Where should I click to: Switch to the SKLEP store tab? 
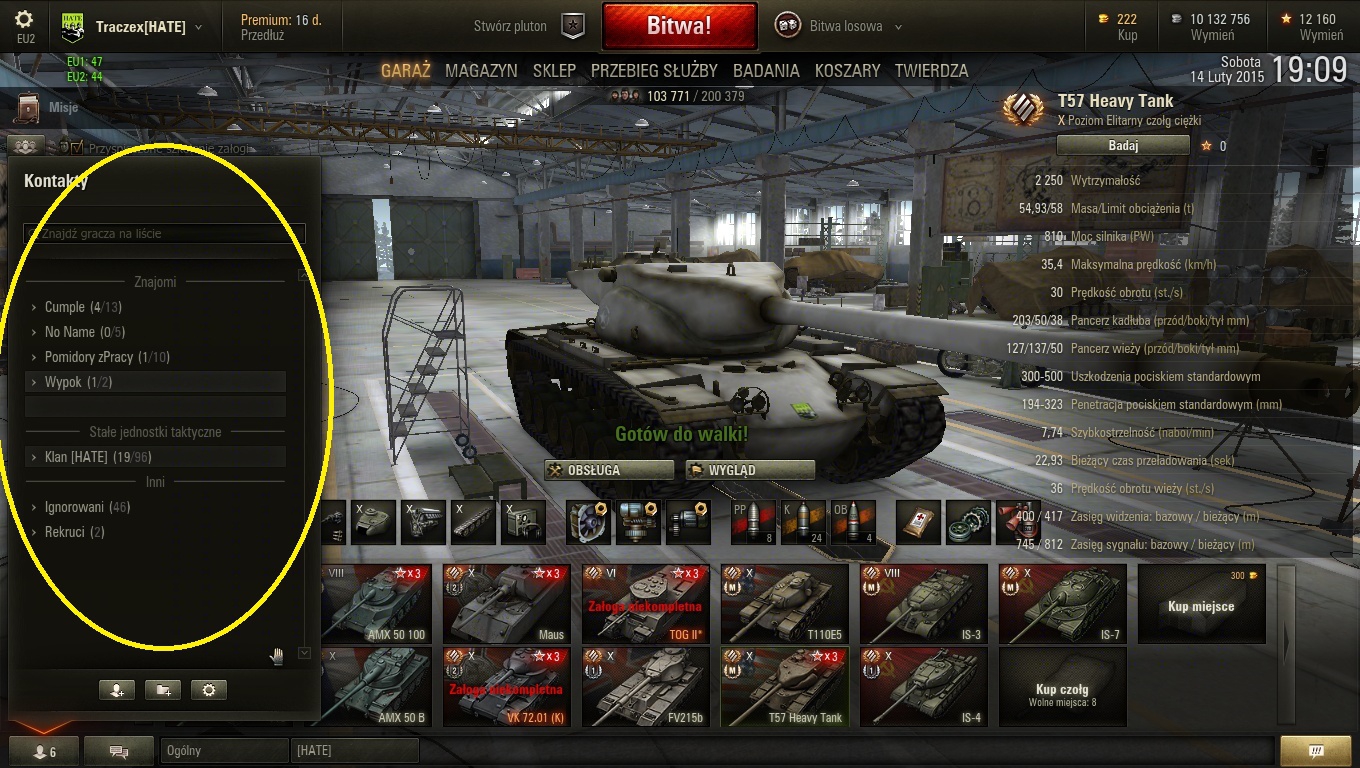554,71
